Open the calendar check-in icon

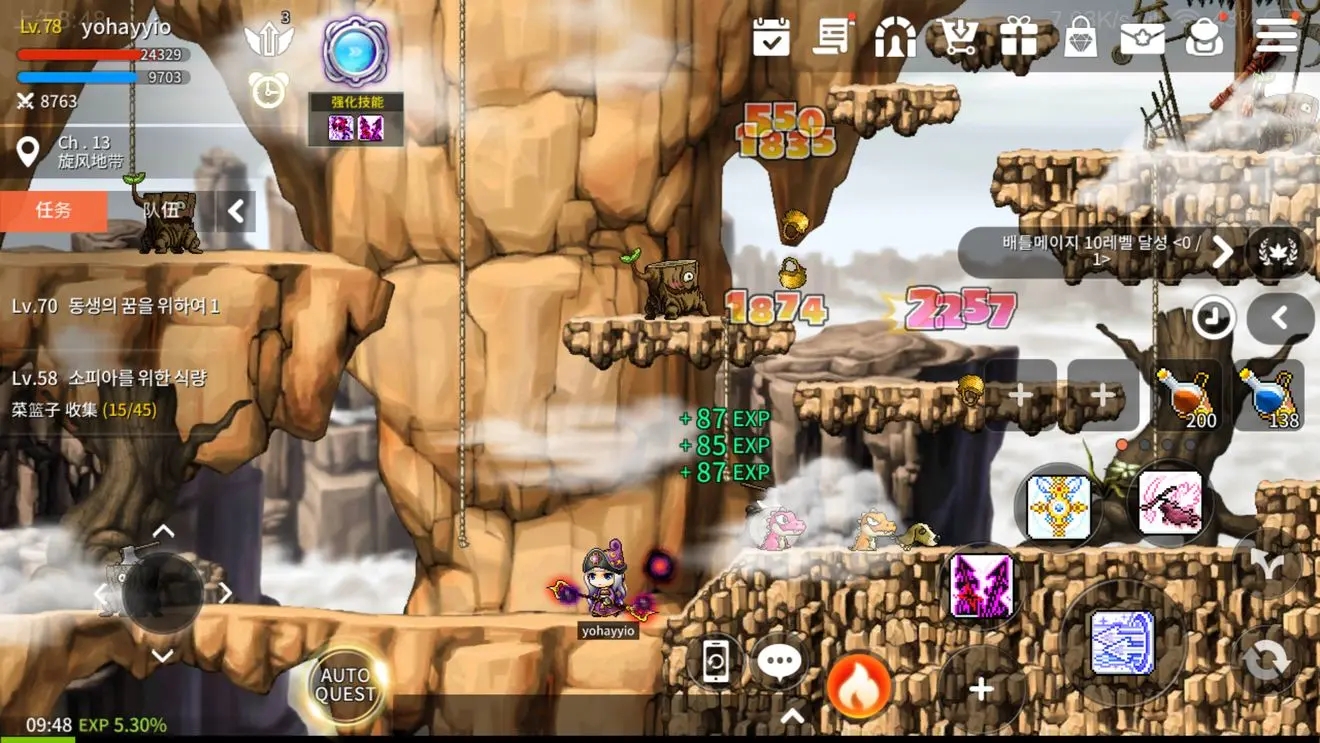pyautogui.click(x=772, y=38)
